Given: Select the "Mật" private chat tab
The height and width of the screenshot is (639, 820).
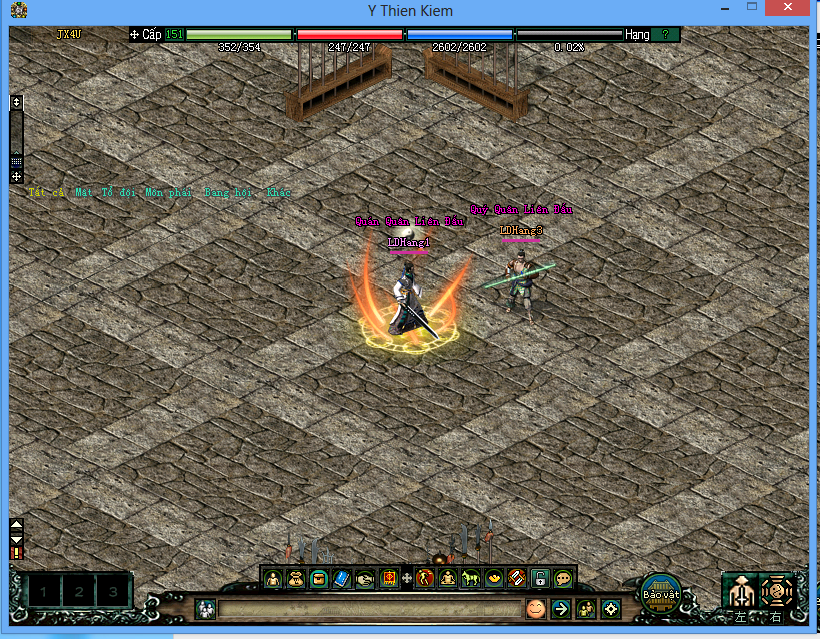Looking at the screenshot, I should coord(82,191).
